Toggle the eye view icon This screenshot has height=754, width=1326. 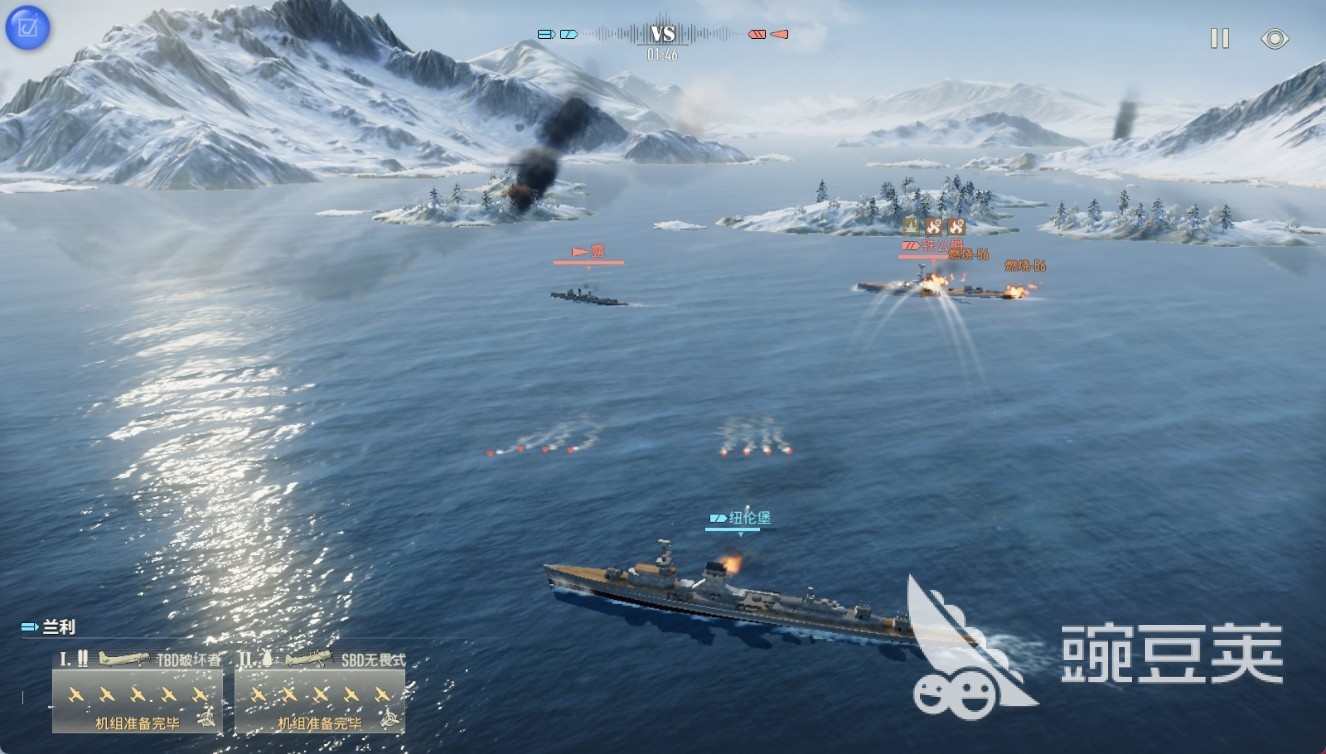[x=1274, y=39]
